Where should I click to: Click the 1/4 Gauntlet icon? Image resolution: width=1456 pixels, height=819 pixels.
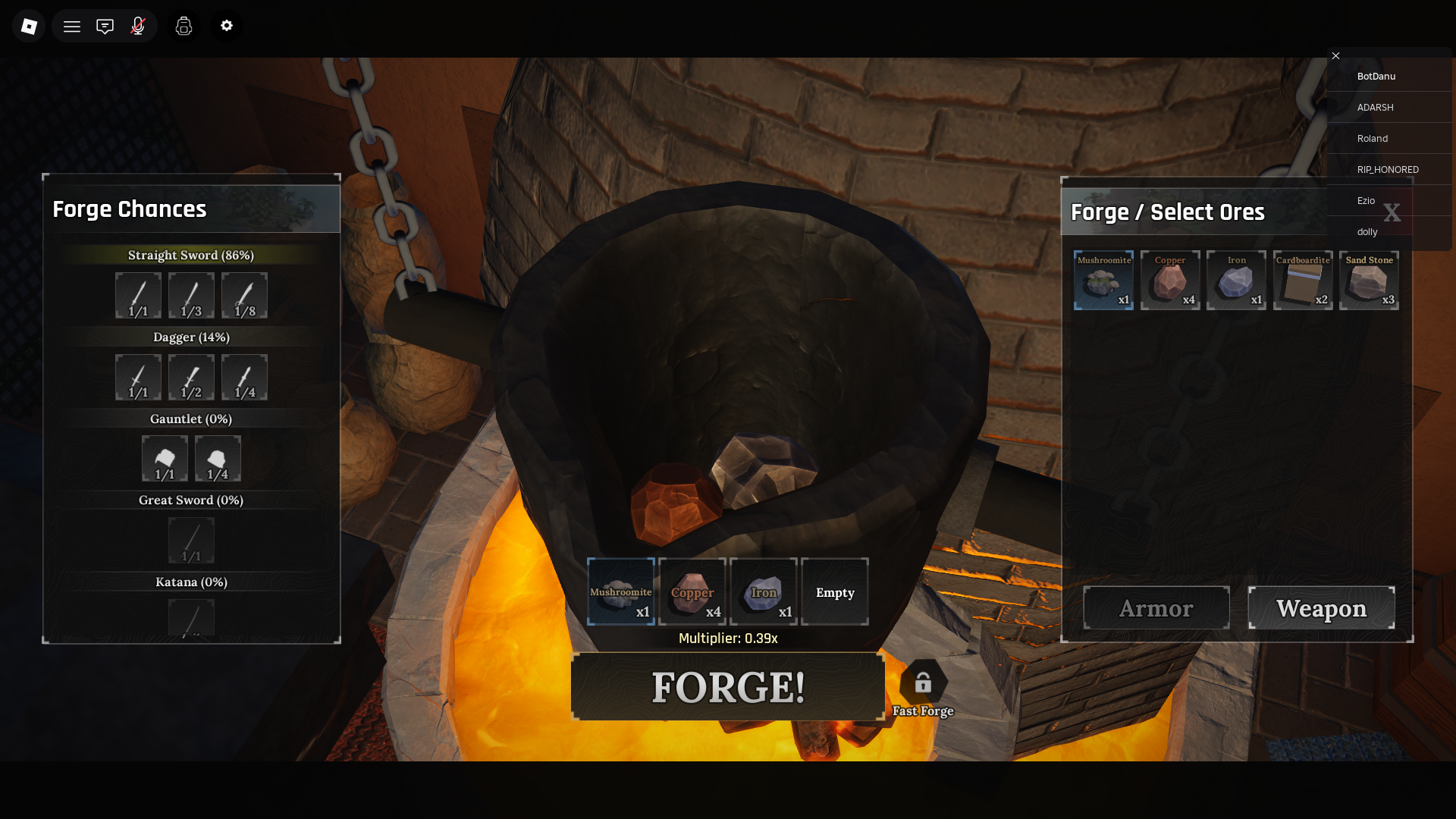(x=218, y=459)
